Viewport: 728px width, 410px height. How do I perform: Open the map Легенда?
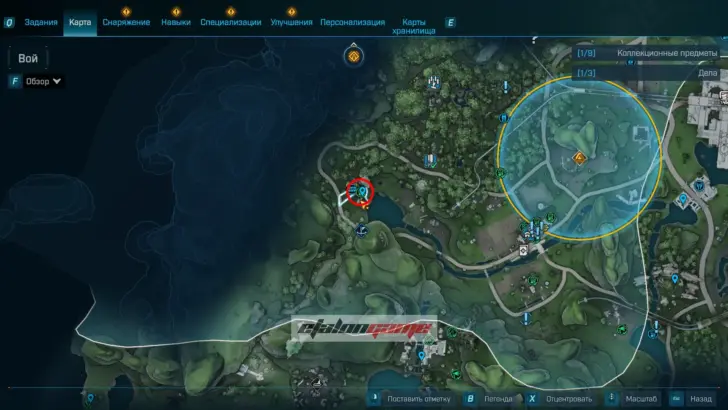(499, 398)
